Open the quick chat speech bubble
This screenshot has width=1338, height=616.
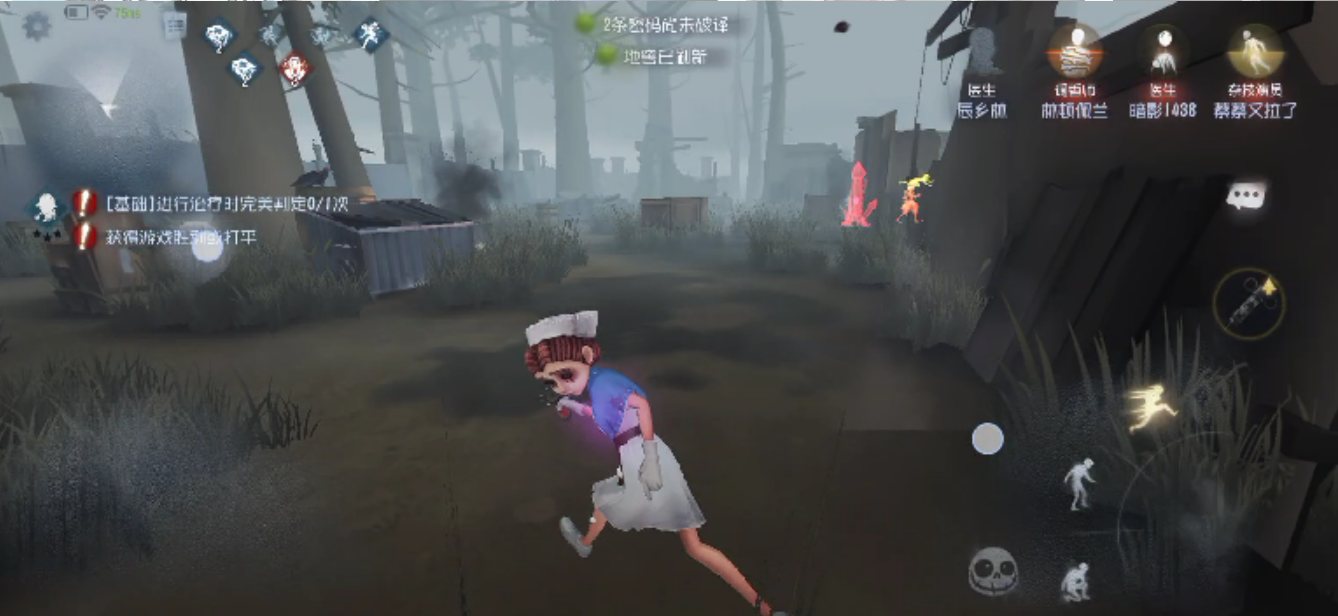click(1246, 196)
